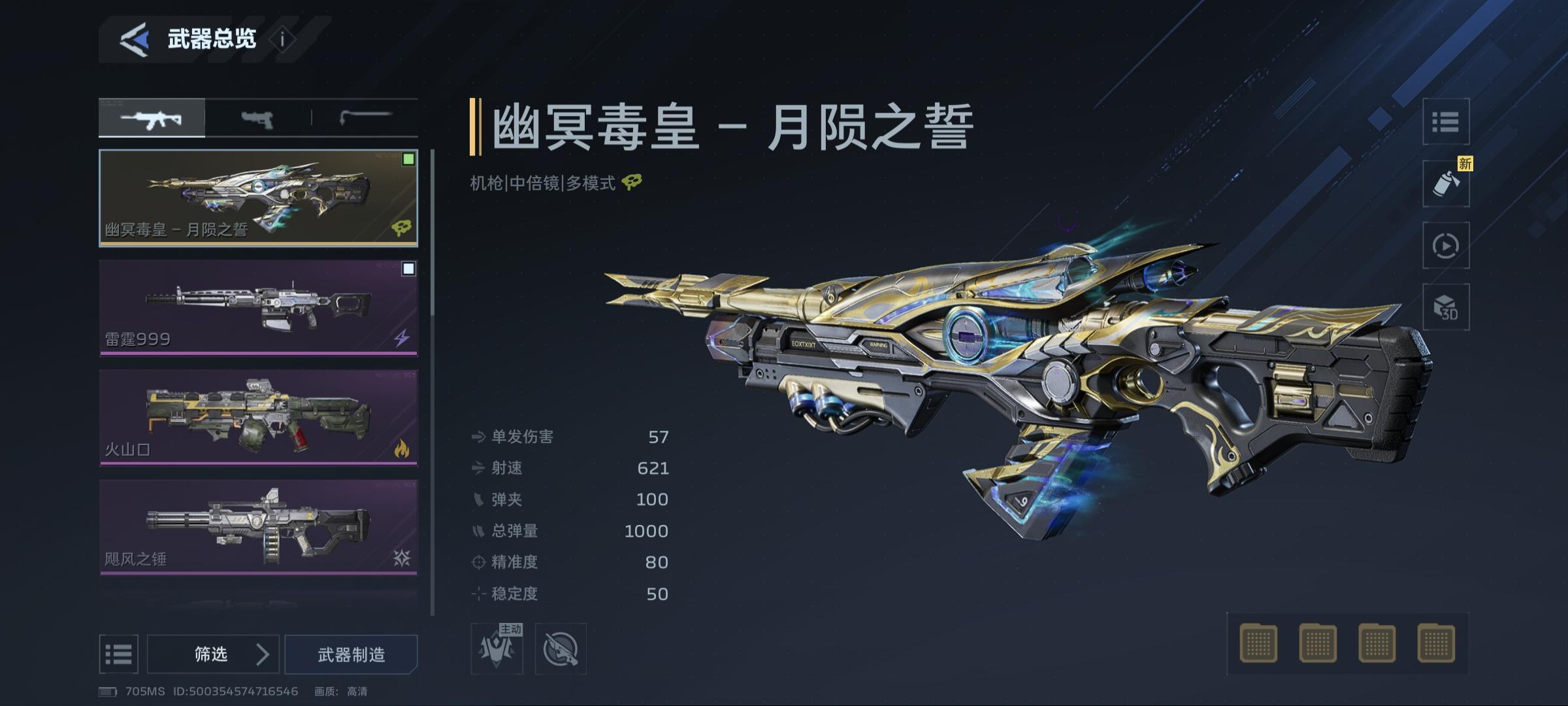Open the 筛选 filter button
Screen dimensions: 1568x706
pyautogui.click(x=210, y=654)
